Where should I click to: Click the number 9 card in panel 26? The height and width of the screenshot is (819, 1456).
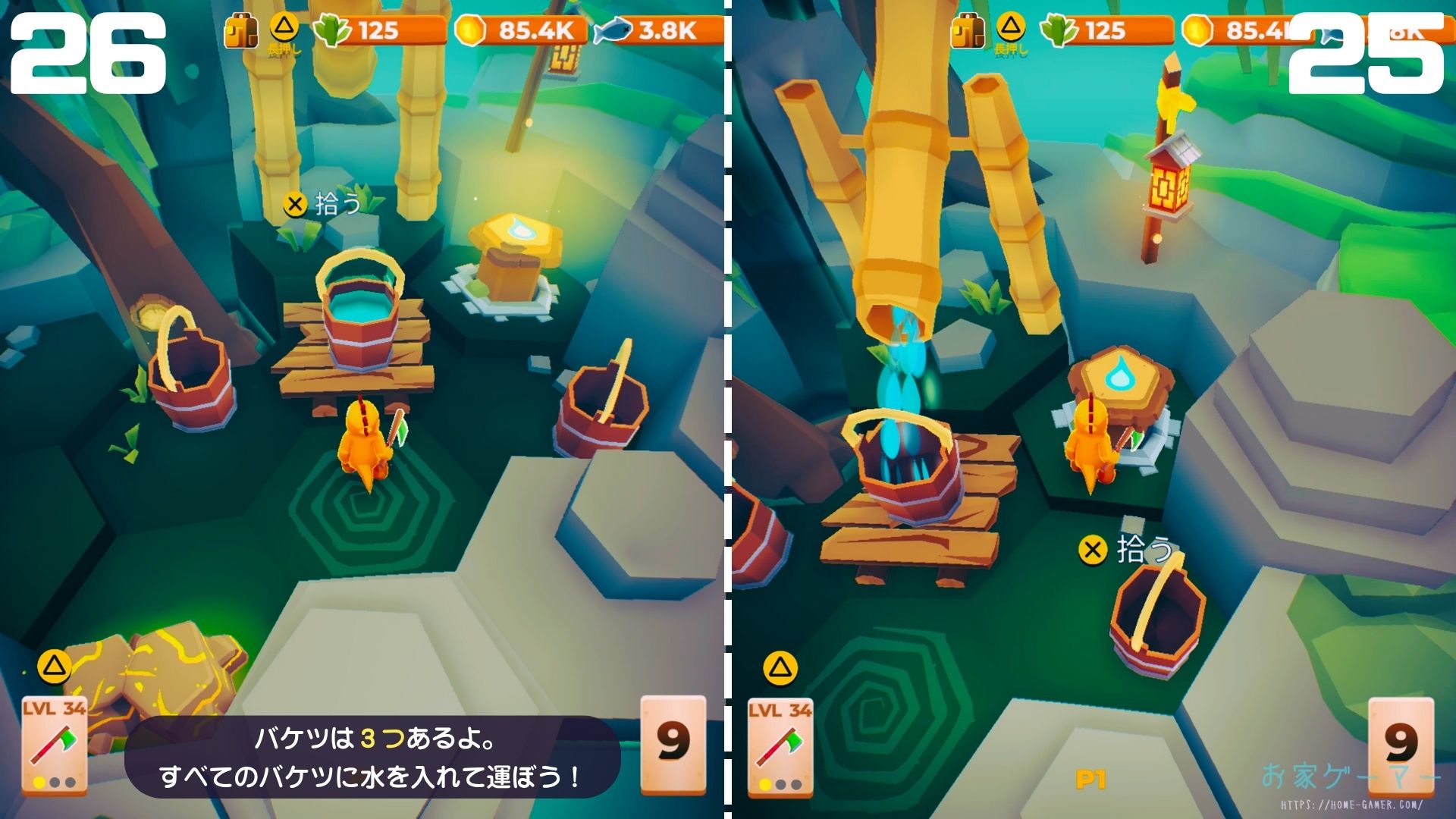673,741
